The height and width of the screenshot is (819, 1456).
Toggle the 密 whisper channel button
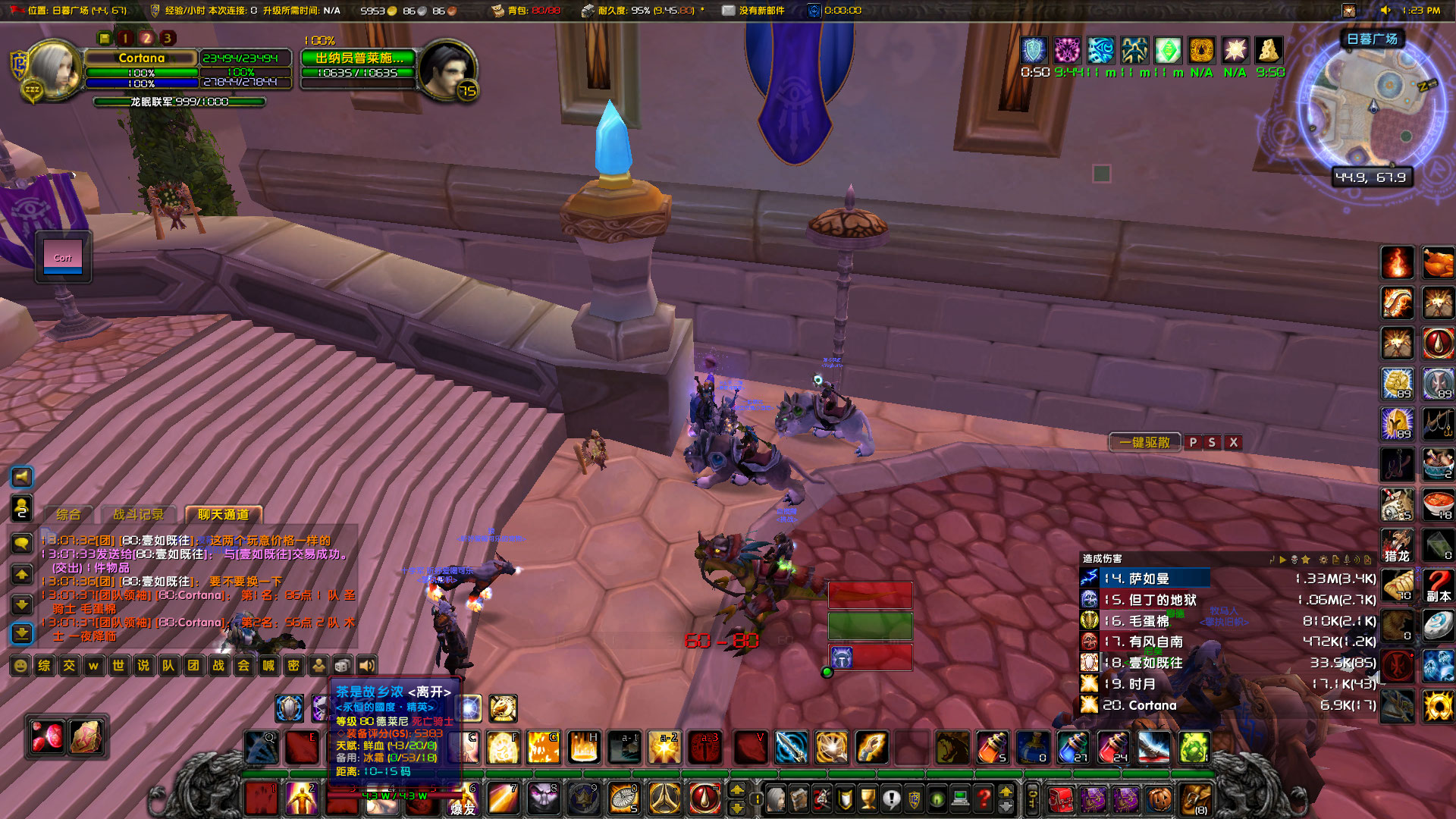coord(293,666)
